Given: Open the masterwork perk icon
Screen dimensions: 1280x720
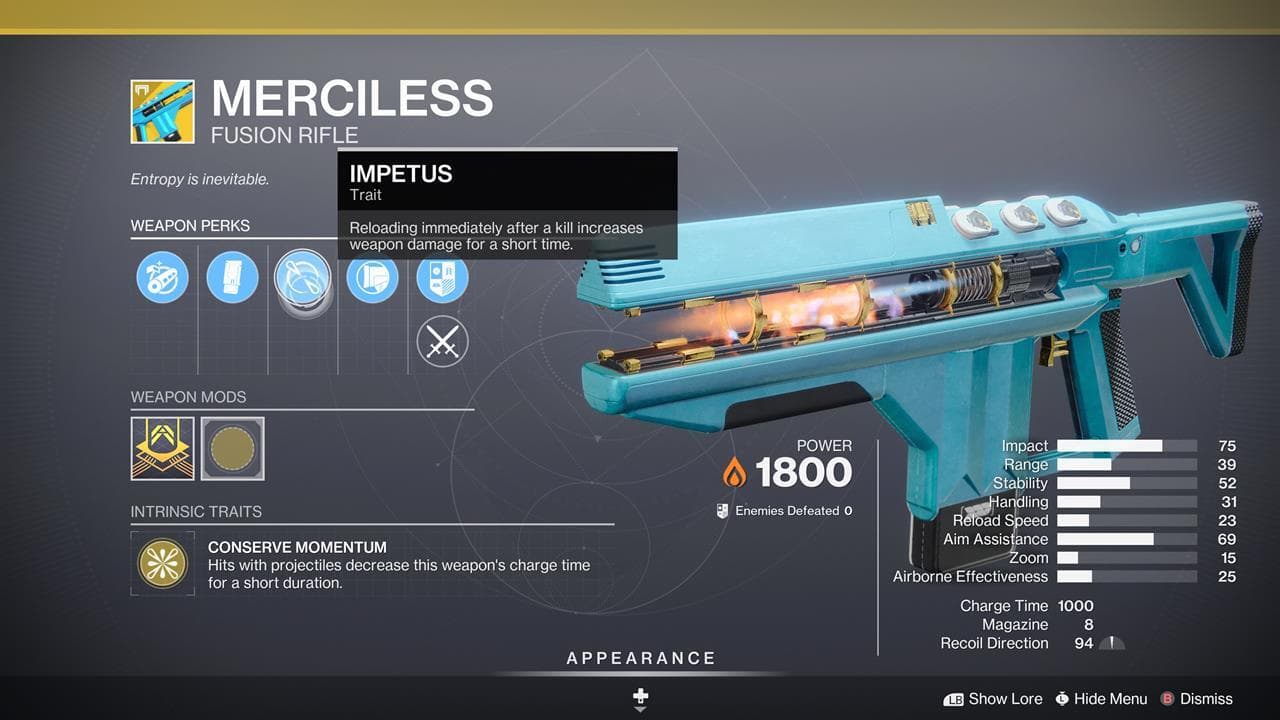Looking at the screenshot, I should click(442, 278).
